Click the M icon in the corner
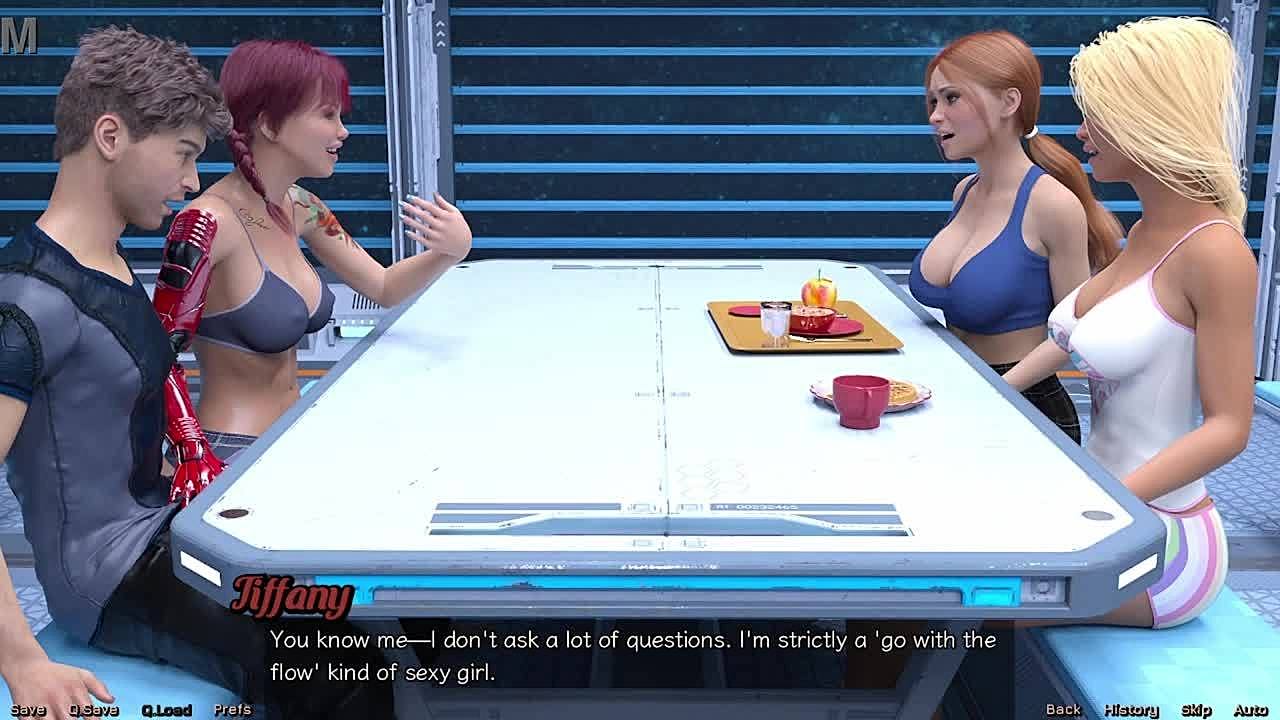The height and width of the screenshot is (720, 1280). (x=19, y=36)
